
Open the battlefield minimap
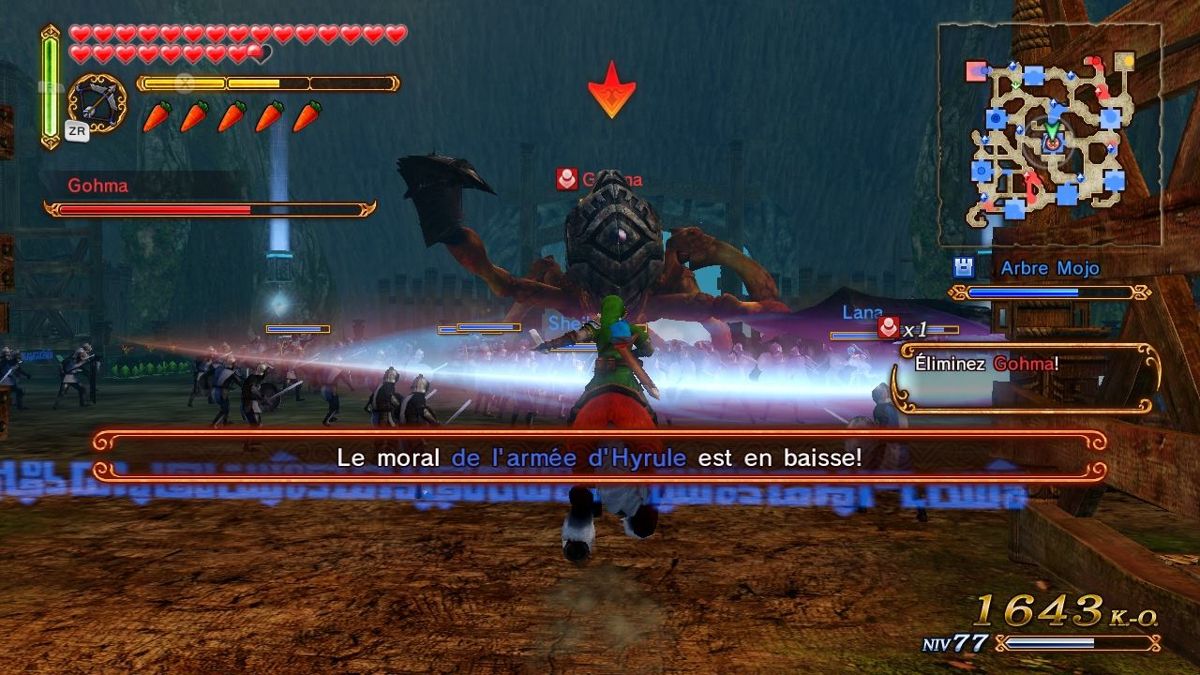coord(1050,135)
